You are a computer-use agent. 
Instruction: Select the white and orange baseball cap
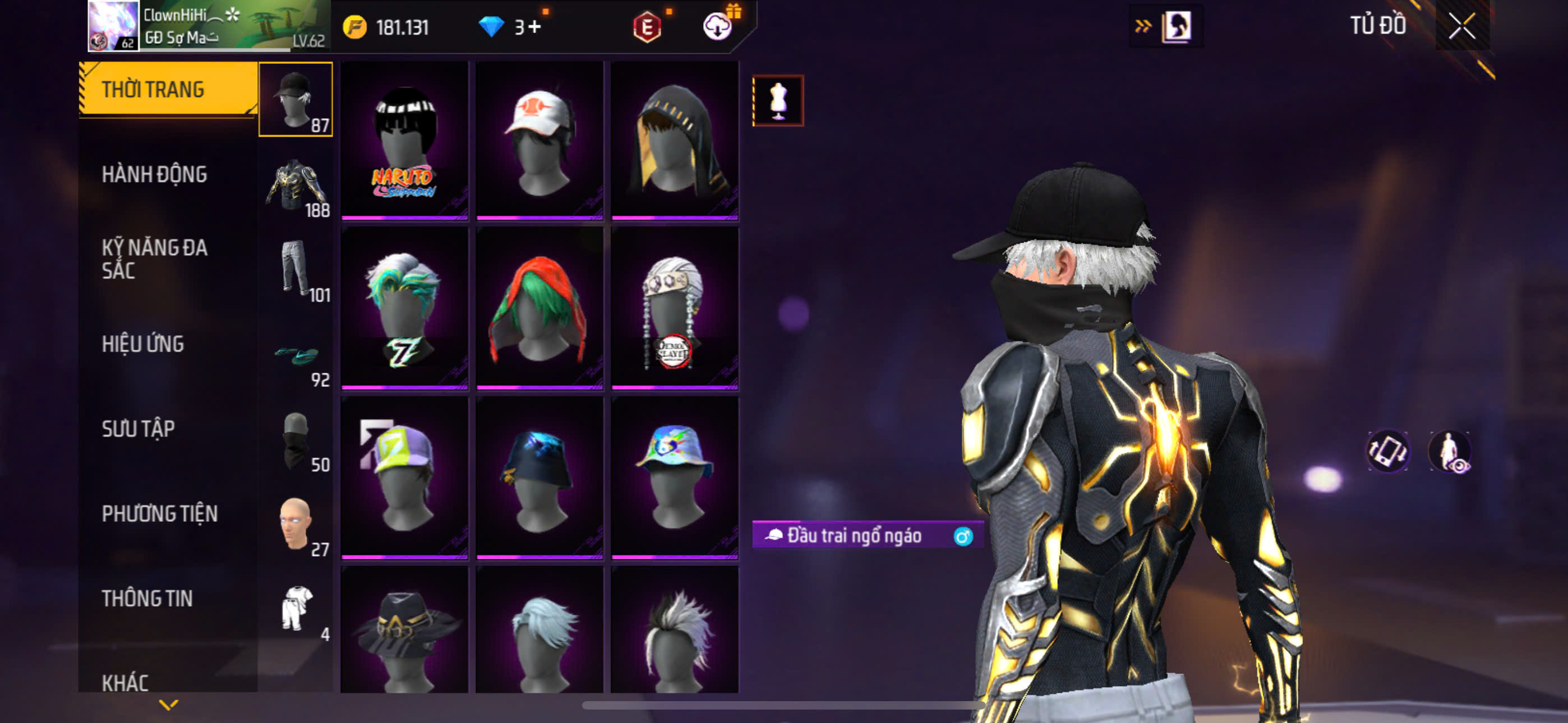pos(539,141)
